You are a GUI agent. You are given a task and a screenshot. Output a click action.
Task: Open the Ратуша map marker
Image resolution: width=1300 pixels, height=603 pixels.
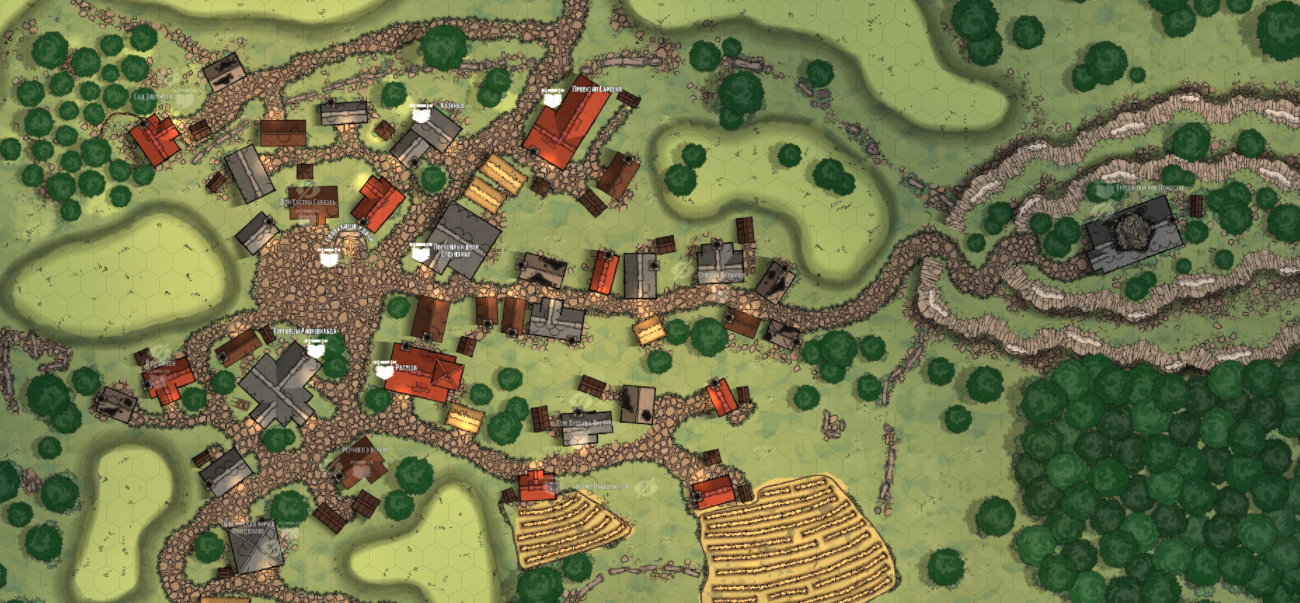[384, 370]
